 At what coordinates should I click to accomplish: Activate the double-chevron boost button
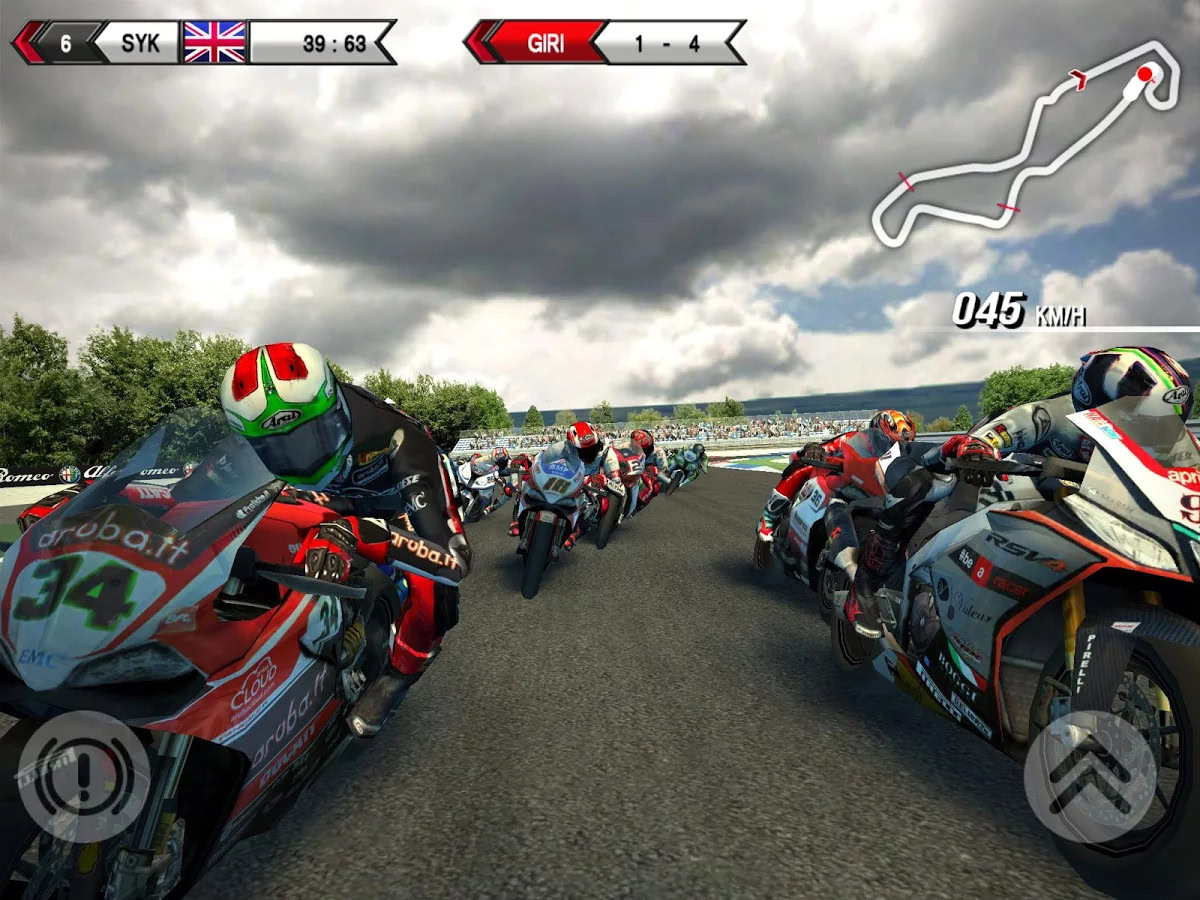(x=1089, y=776)
